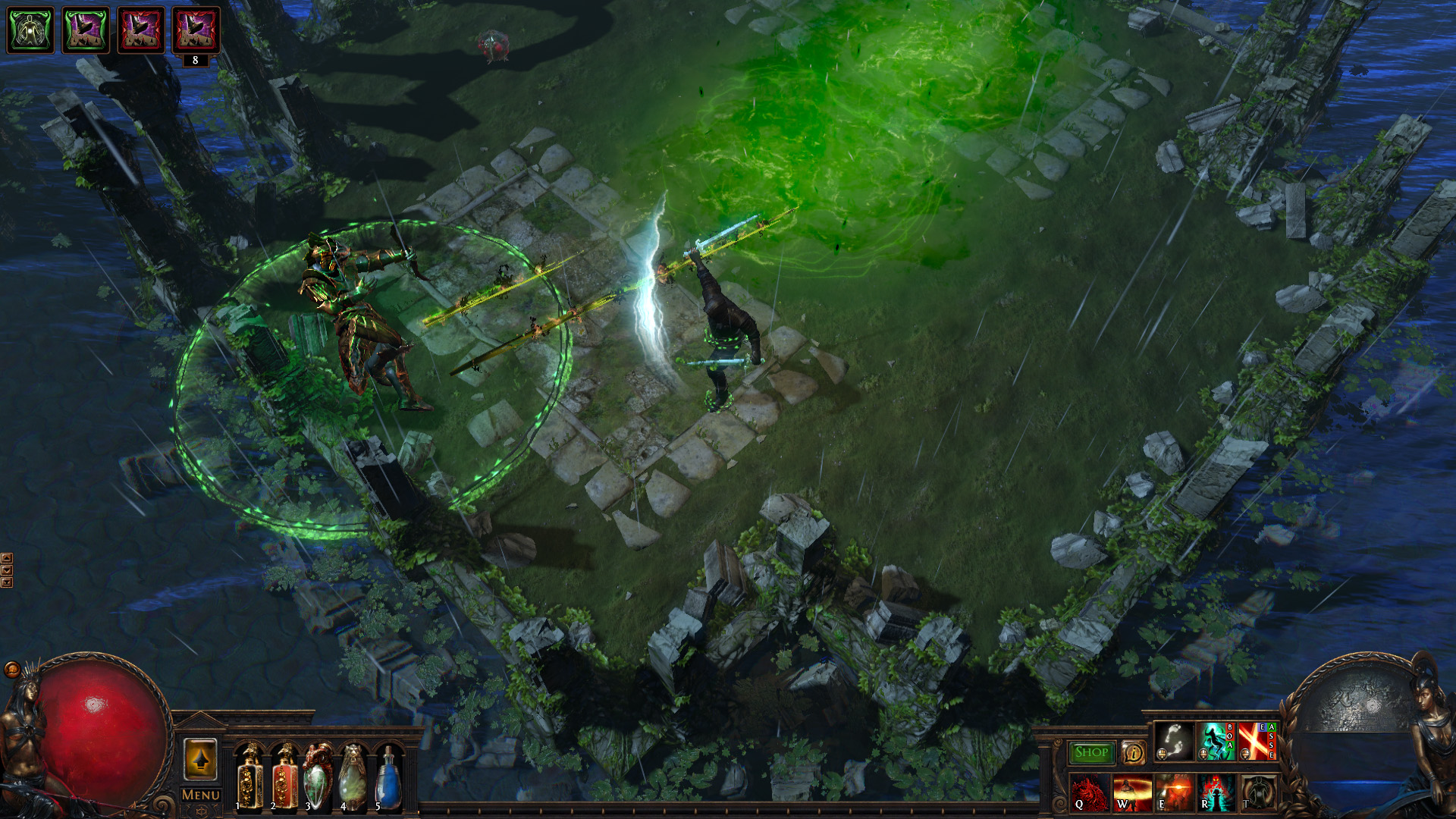Cast the W-bound fiery blast skill

click(x=1132, y=793)
